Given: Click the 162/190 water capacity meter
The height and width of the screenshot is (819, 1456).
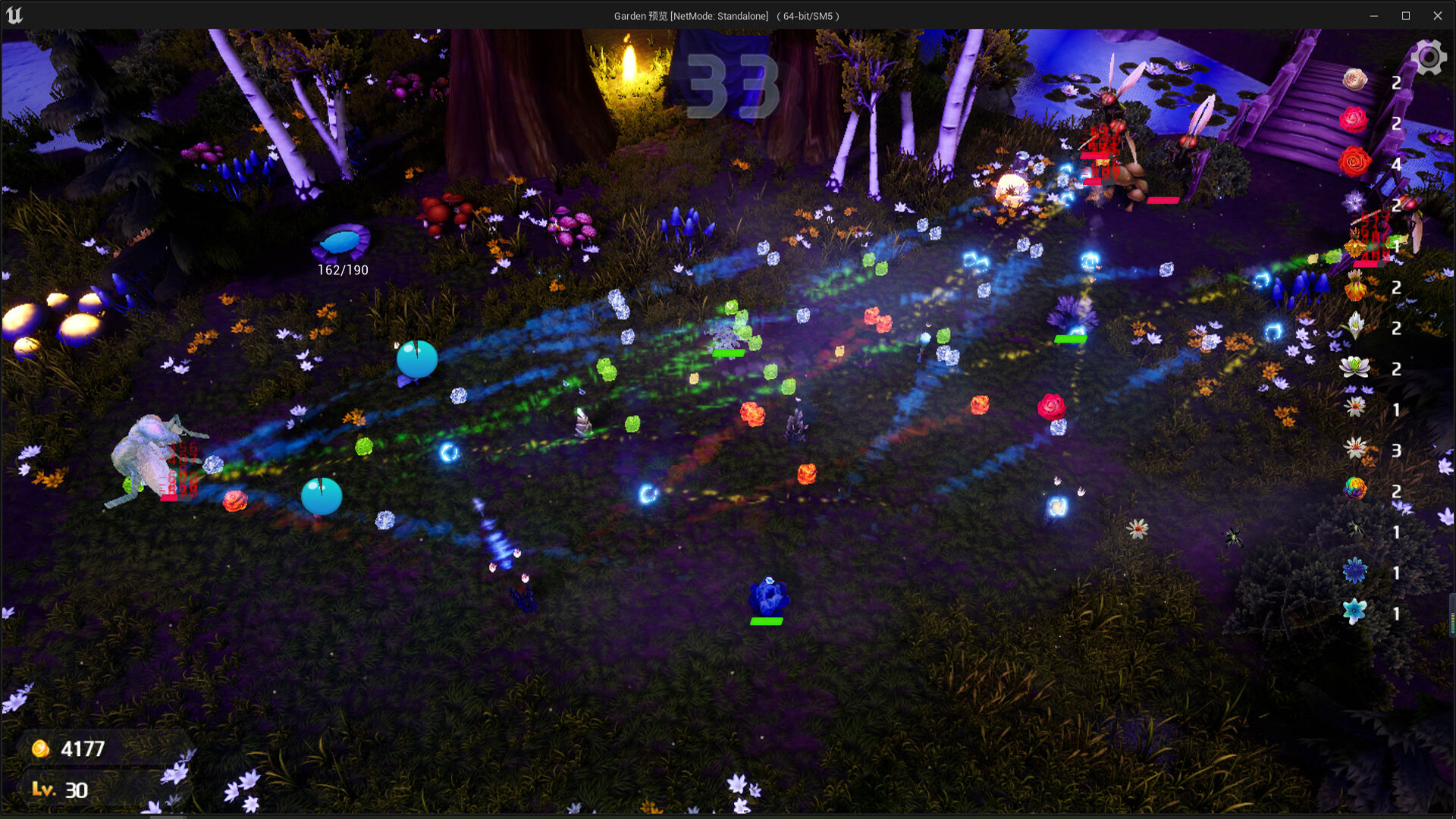Looking at the screenshot, I should pyautogui.click(x=343, y=268).
